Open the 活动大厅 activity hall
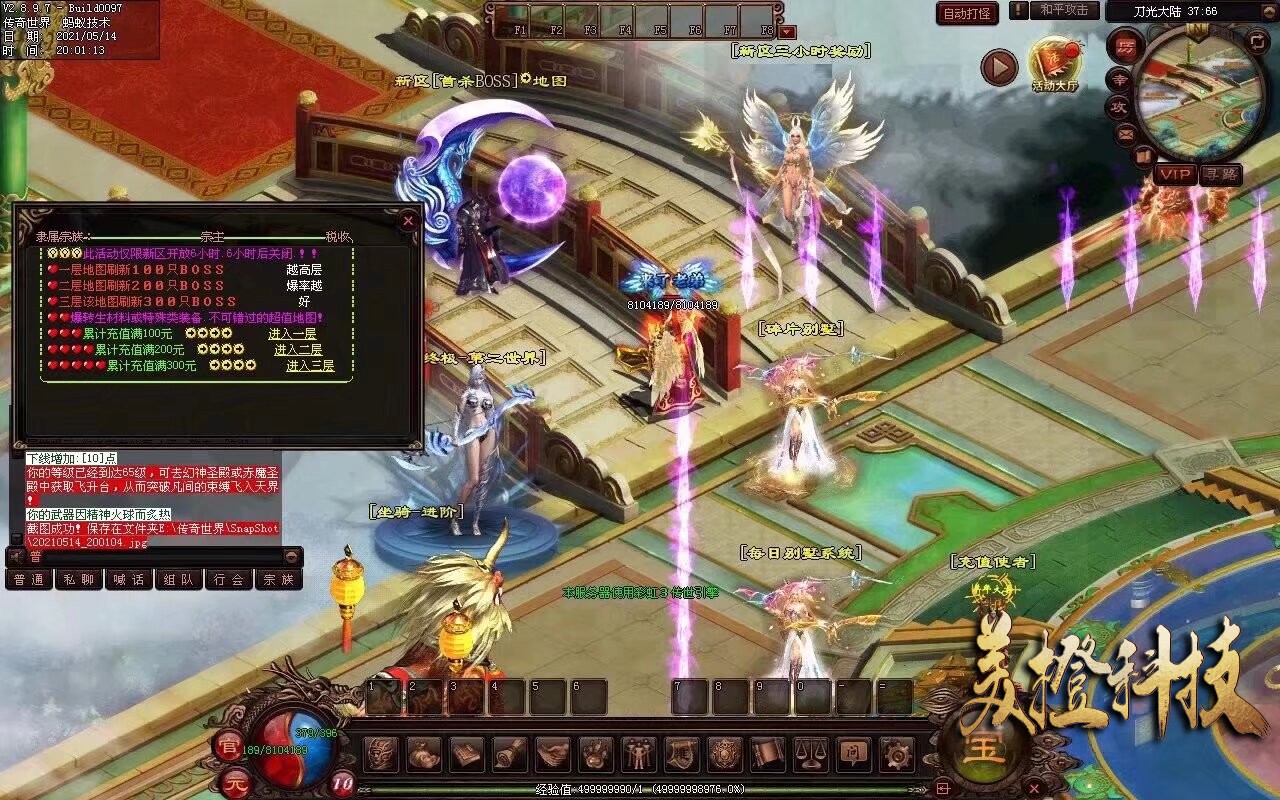 point(1055,66)
